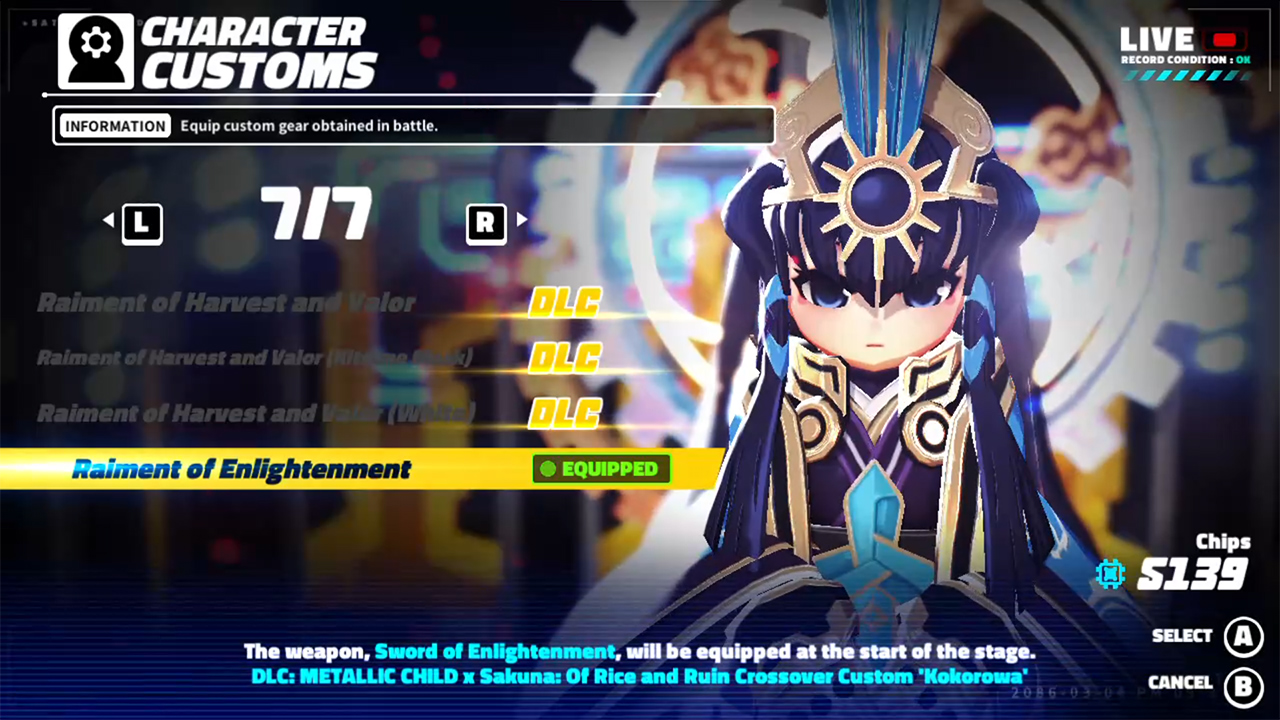Click the Sword of Enlightenment text link

pos(495,651)
